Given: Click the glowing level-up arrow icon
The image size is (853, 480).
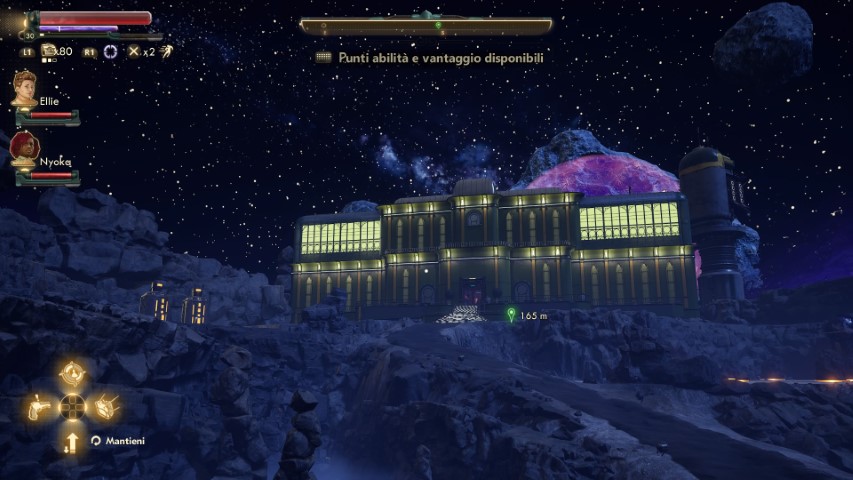Looking at the screenshot, I should click(x=72, y=441).
